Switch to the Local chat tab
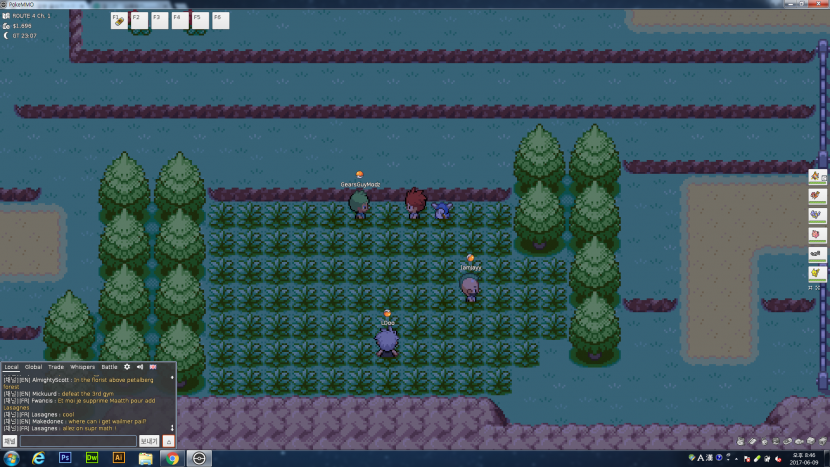Screen dimensions: 830x467 [x=11, y=367]
